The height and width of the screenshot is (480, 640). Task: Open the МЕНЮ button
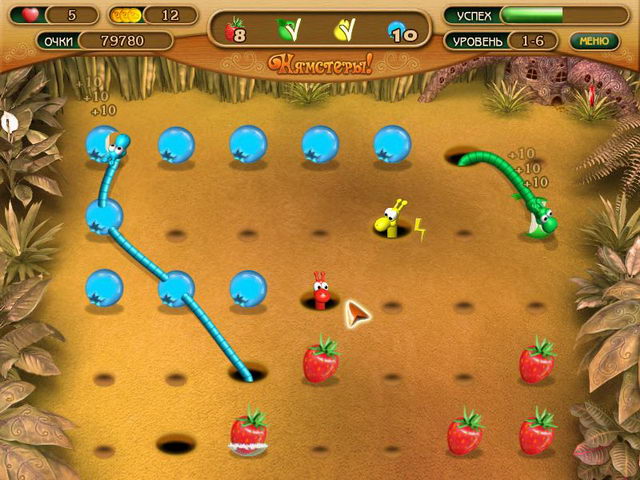594,41
